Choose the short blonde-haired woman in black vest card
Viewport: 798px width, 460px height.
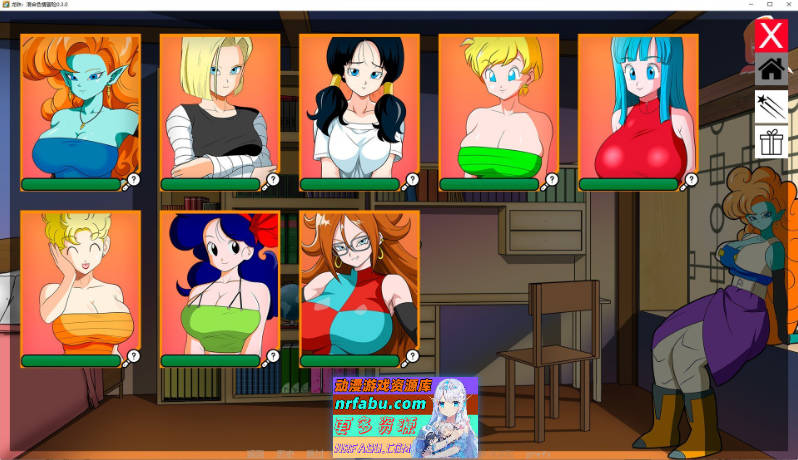coord(220,107)
